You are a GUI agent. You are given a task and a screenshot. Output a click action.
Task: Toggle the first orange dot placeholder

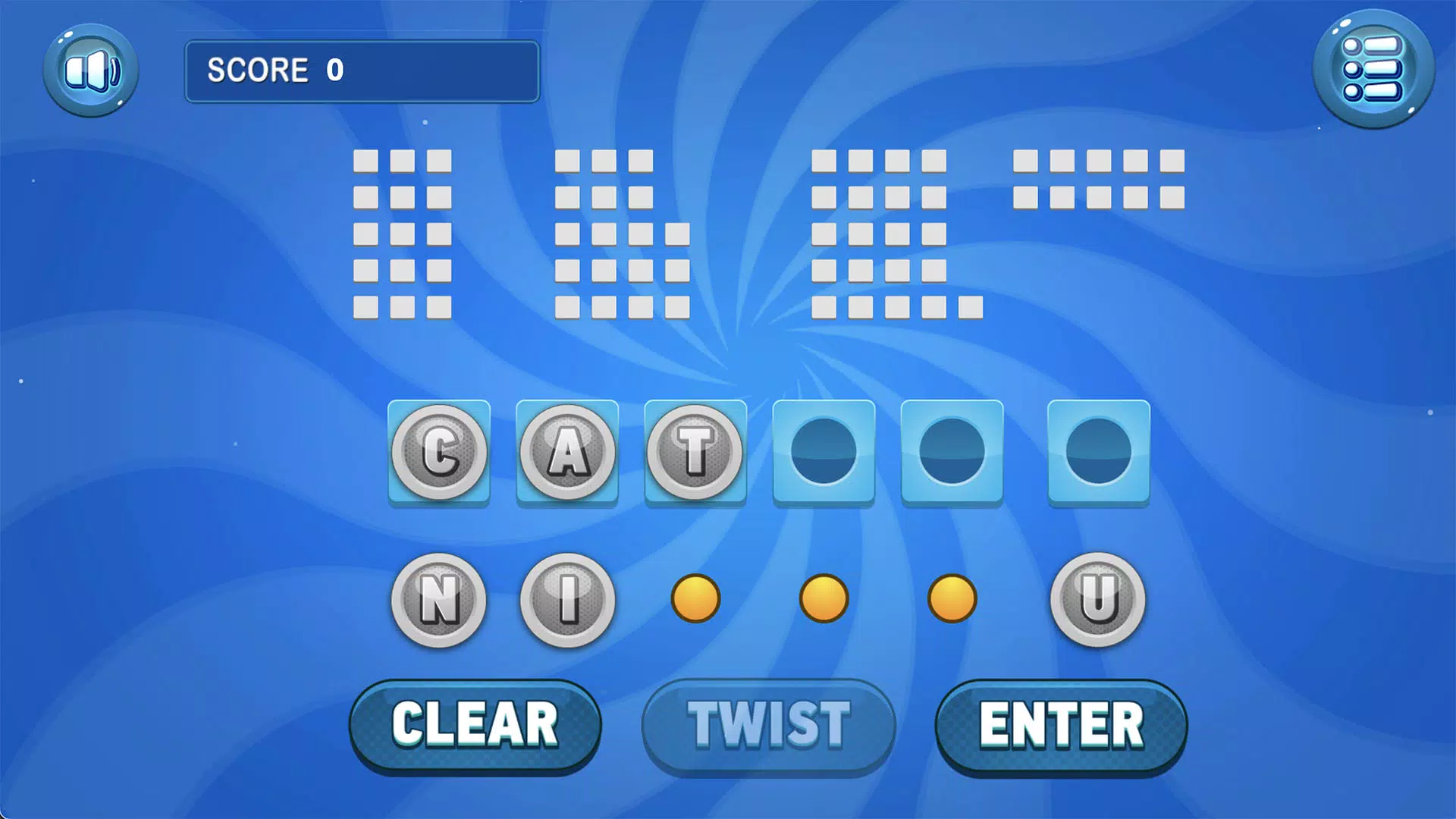pyautogui.click(x=695, y=598)
